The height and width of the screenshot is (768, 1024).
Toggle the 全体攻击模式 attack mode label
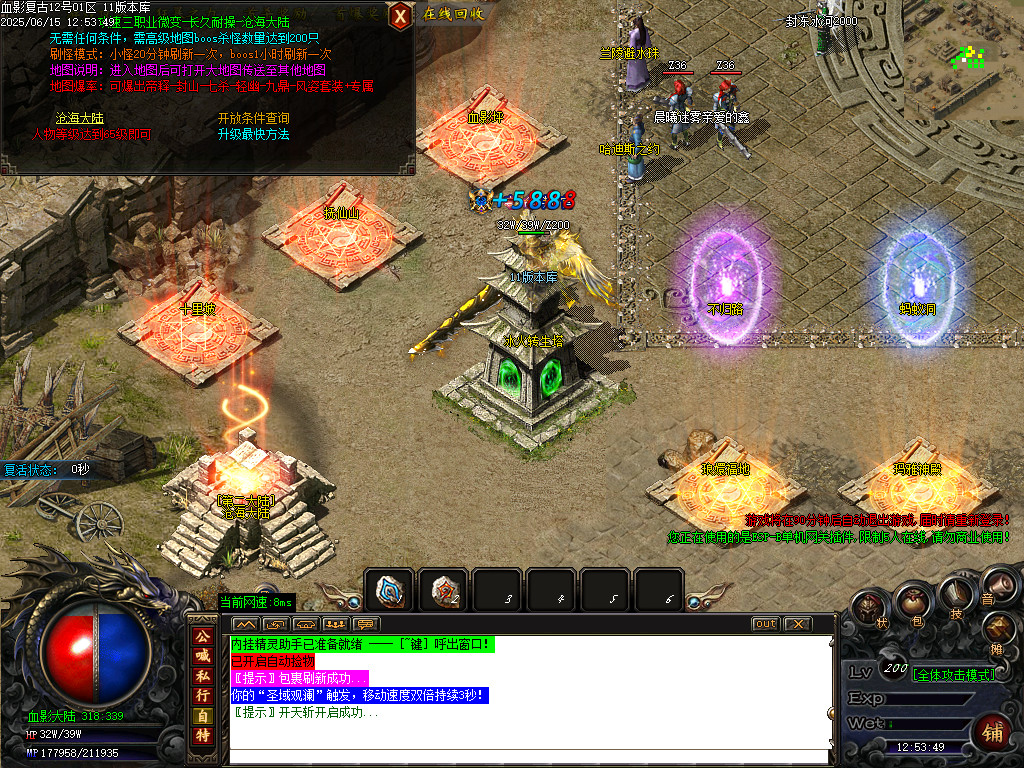[951, 674]
